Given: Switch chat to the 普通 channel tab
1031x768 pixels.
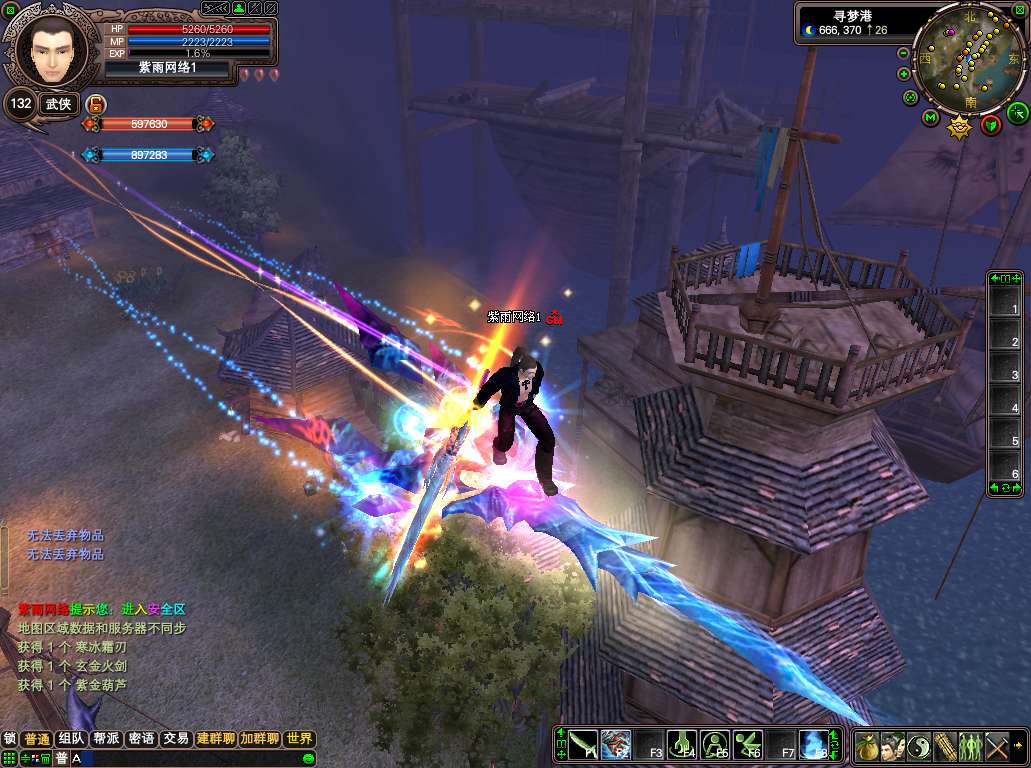Looking at the screenshot, I should [x=37, y=739].
